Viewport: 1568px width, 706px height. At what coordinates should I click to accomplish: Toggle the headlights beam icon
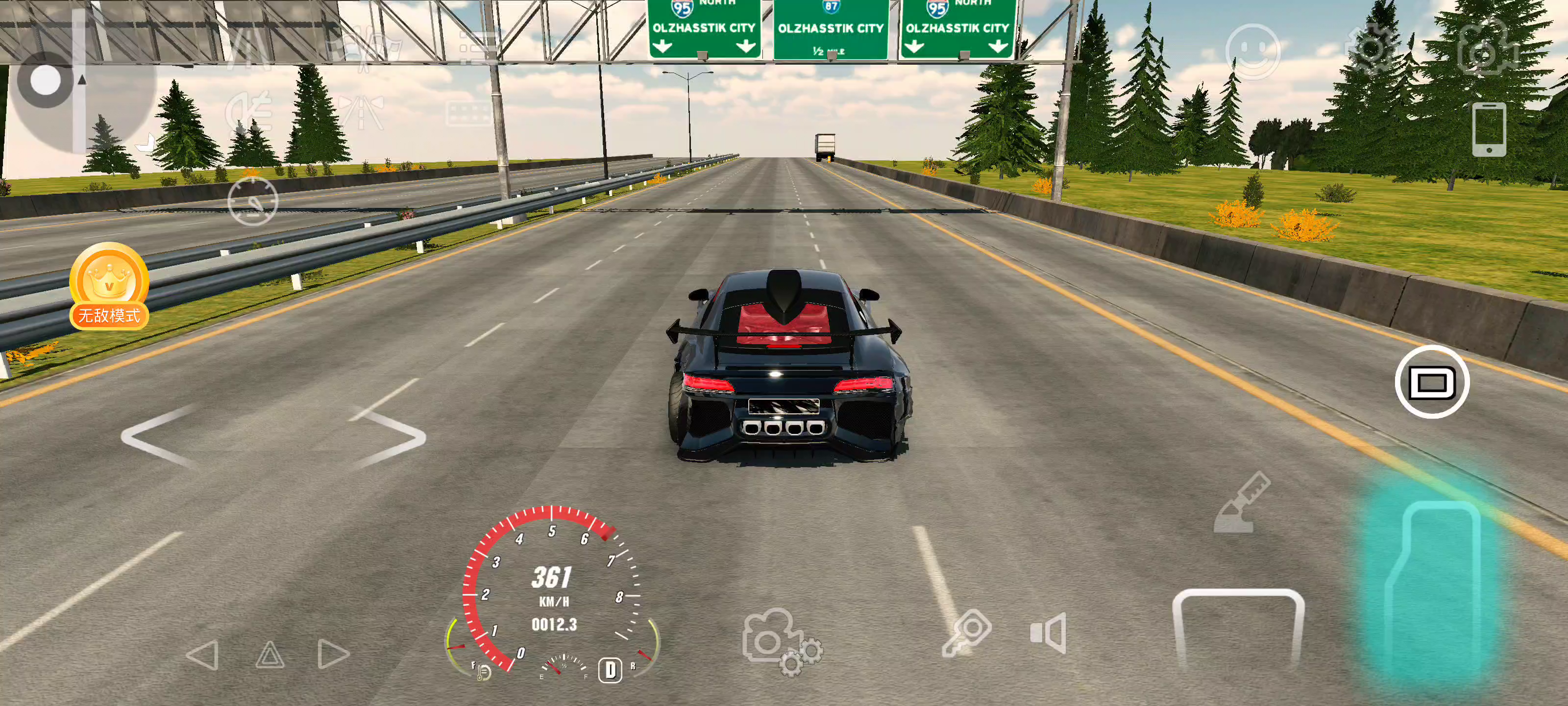248,111
